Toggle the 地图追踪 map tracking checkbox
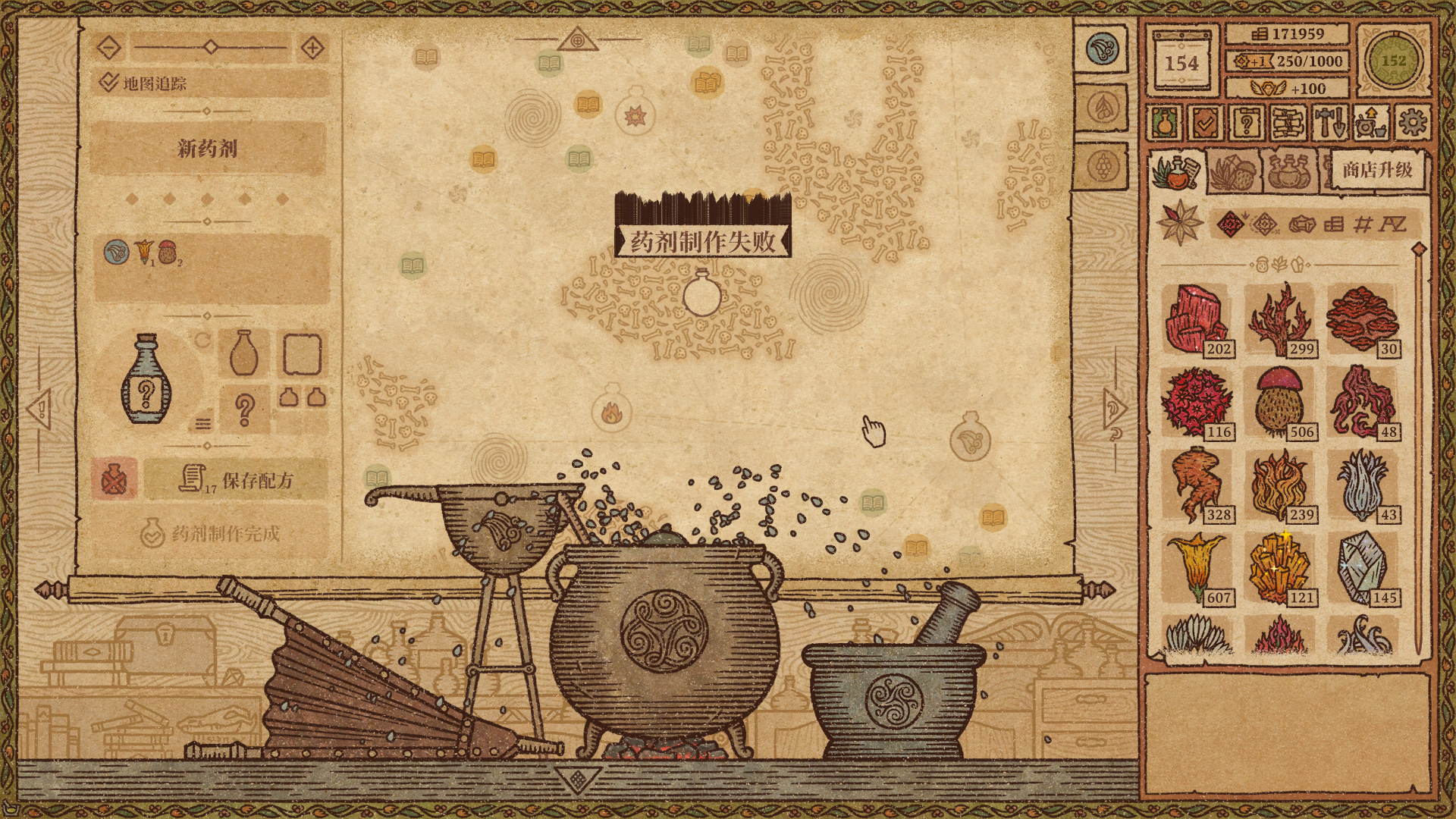 [x=108, y=82]
